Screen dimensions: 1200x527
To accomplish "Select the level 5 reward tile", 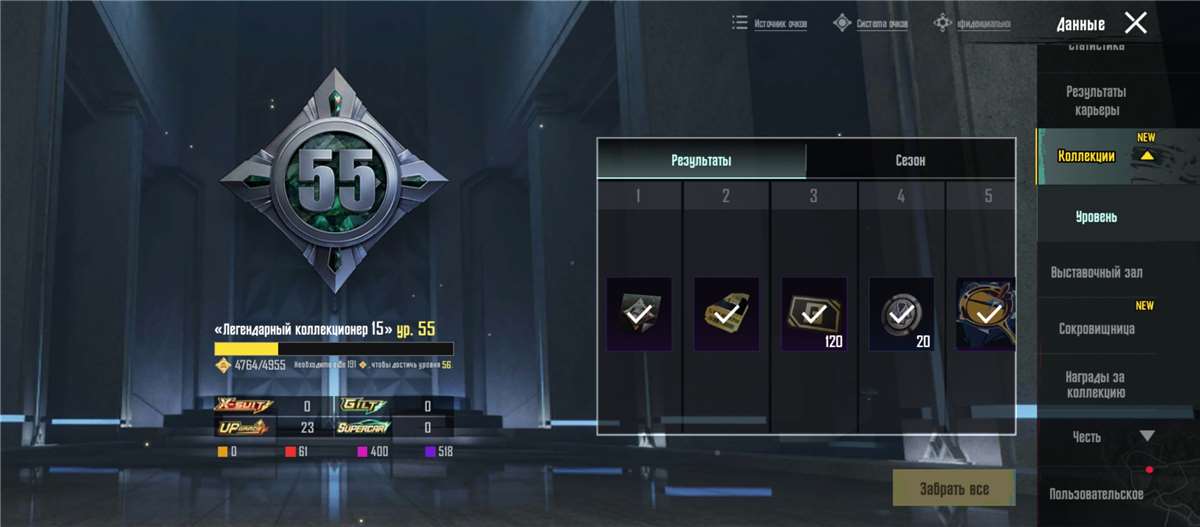I will 986,314.
